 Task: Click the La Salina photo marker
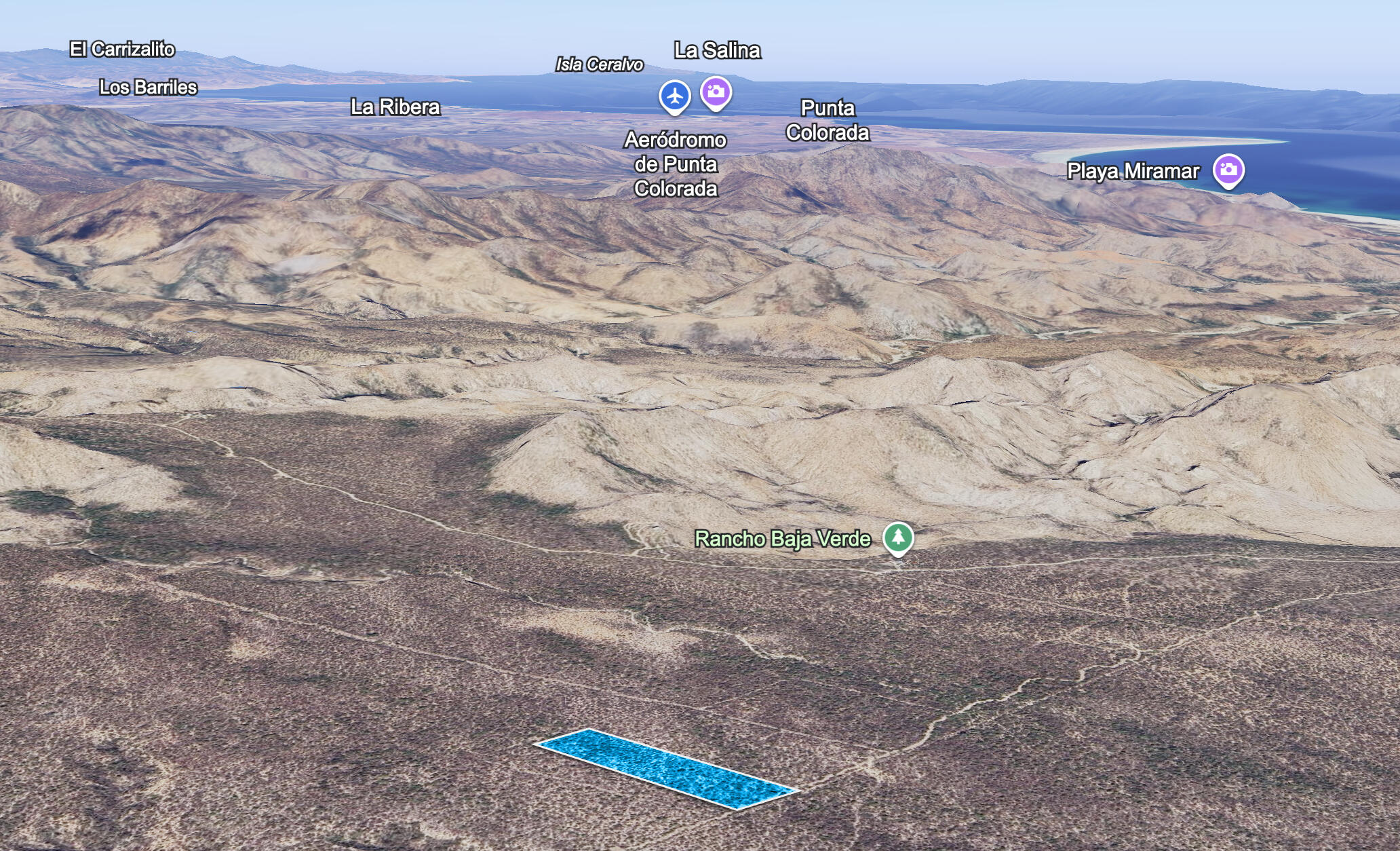click(716, 92)
